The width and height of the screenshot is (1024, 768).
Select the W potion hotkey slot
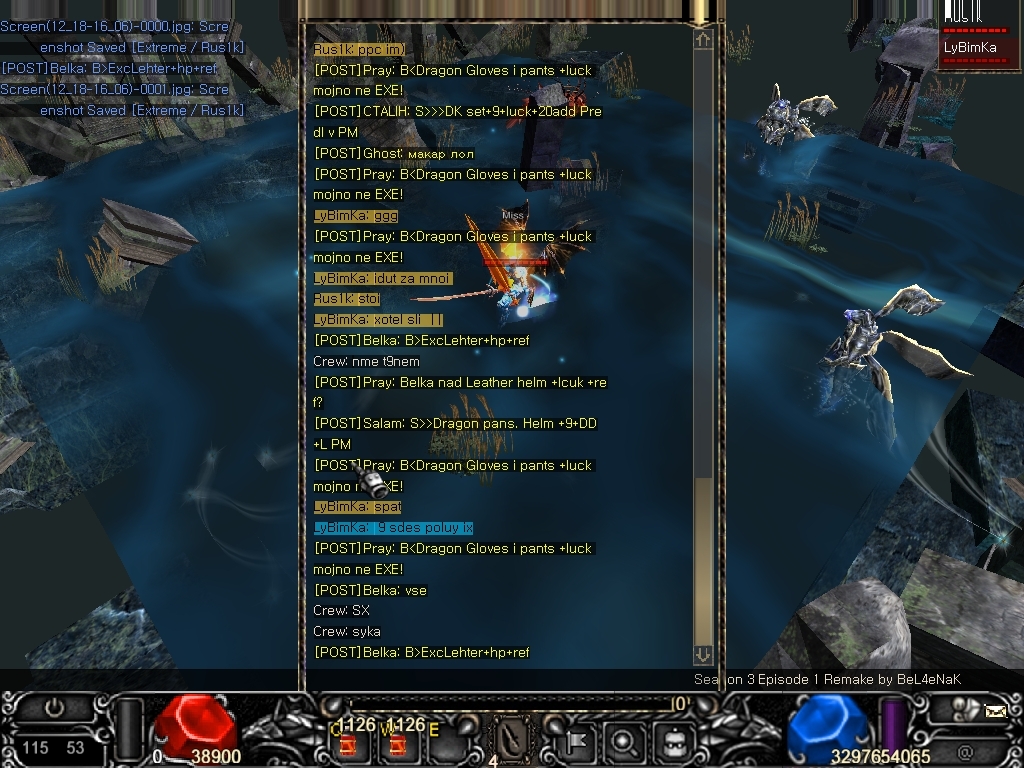[396, 743]
